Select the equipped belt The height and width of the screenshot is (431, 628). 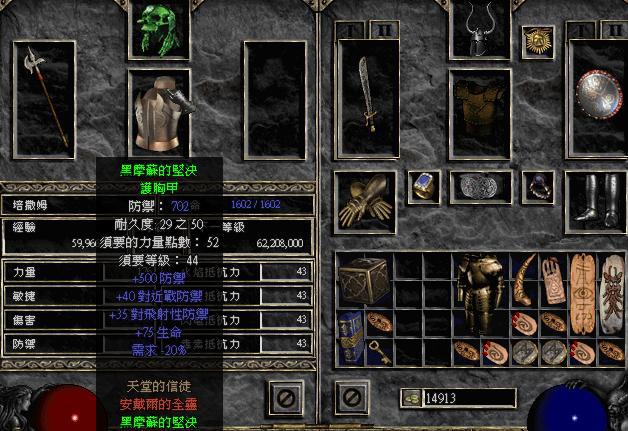[x=479, y=186]
